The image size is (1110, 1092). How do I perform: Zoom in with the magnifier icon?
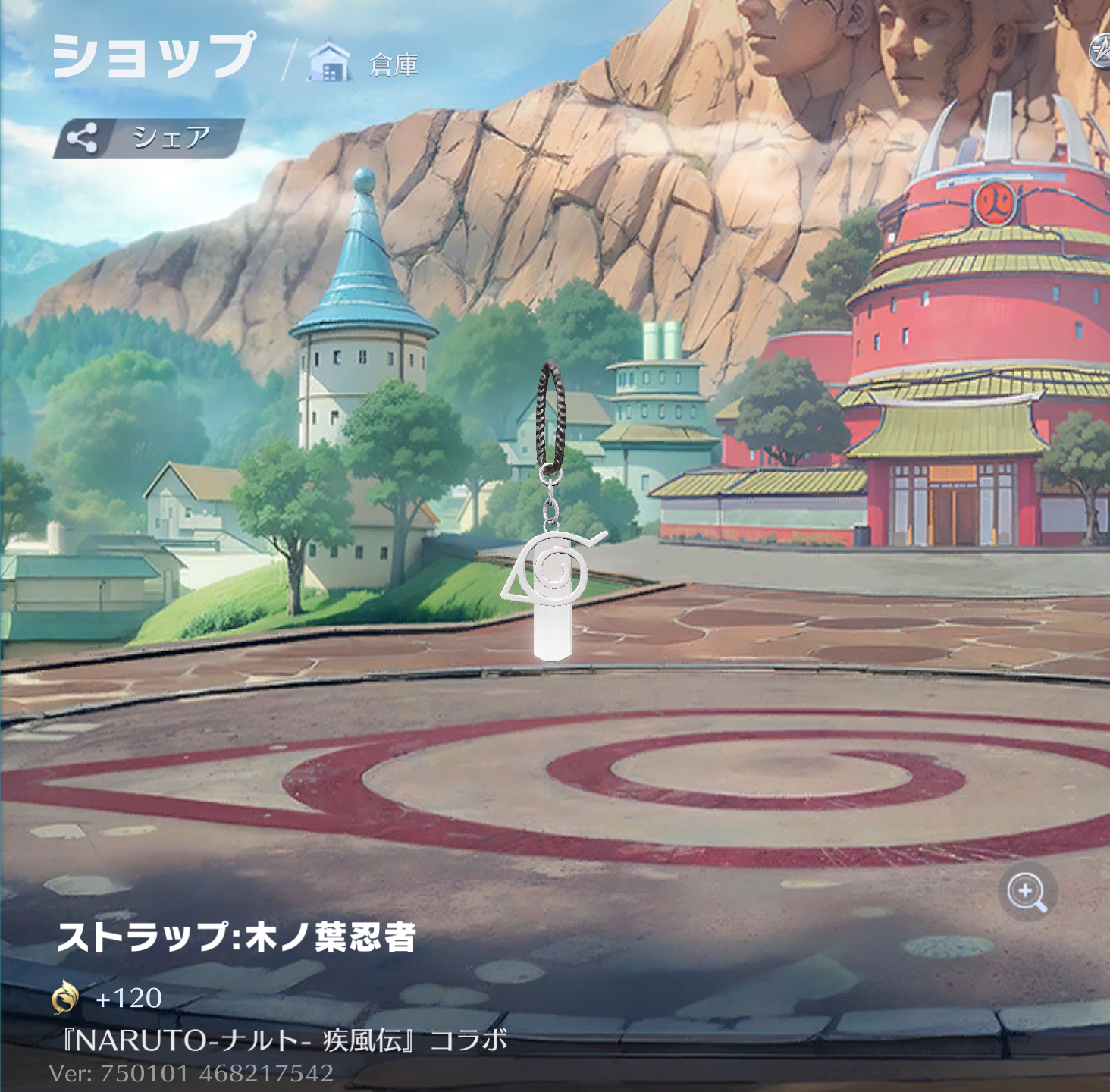click(1027, 891)
